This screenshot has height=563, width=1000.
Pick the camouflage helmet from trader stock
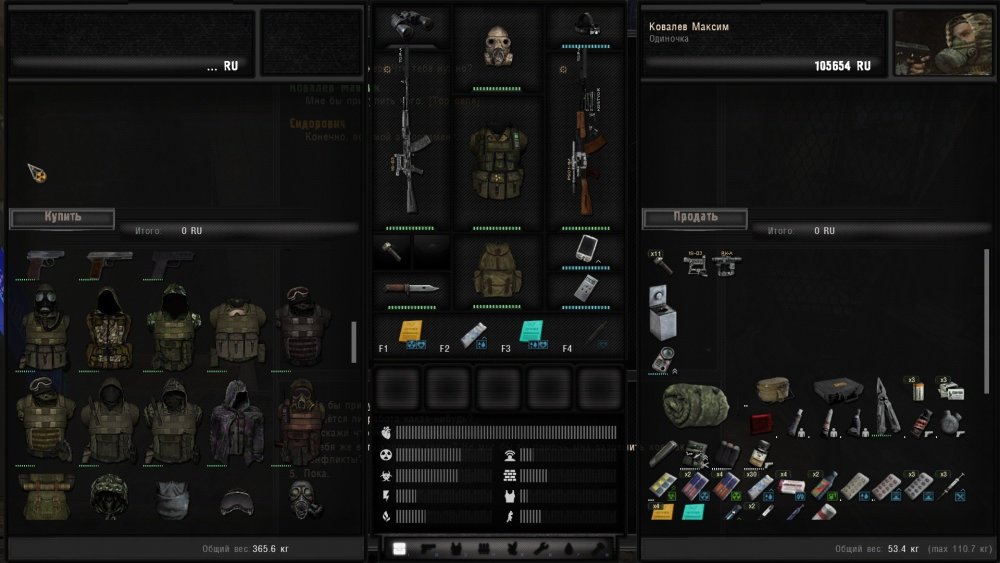point(109,496)
